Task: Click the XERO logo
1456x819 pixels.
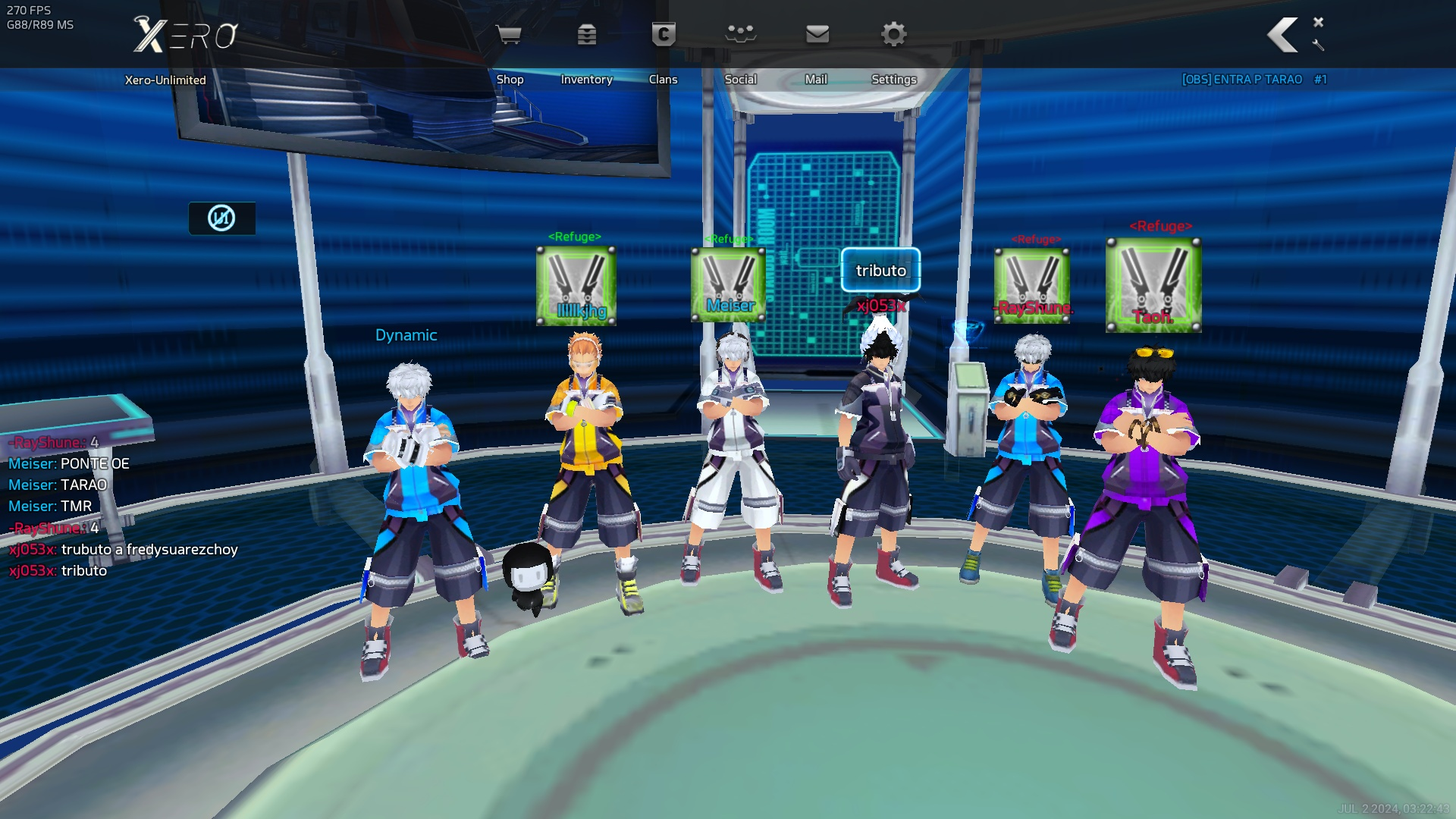Action: 186,35
